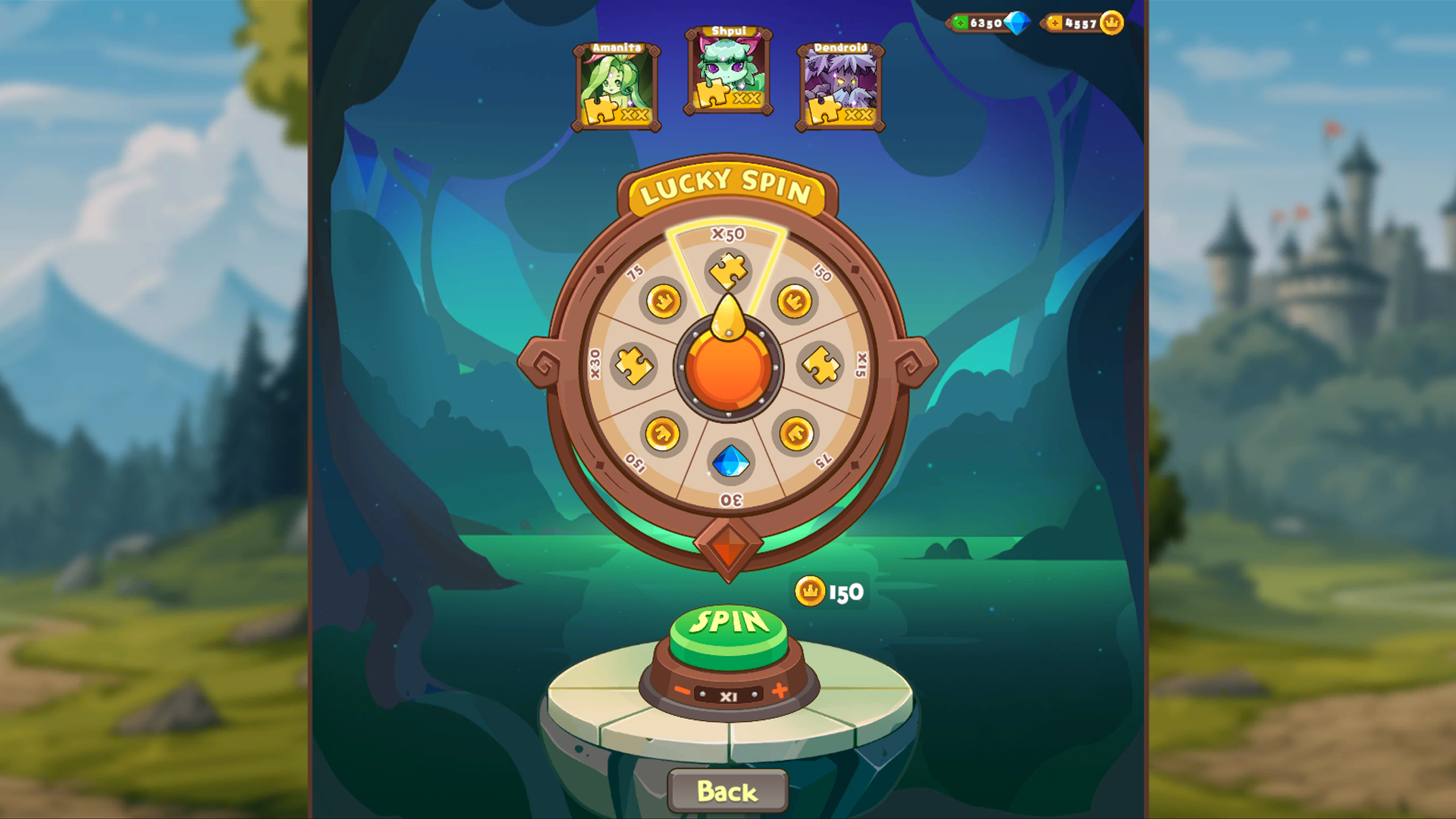Viewport: 1456px width, 819px height.
Task: Click the coin currency counter showing 4557
Action: [x=1081, y=24]
